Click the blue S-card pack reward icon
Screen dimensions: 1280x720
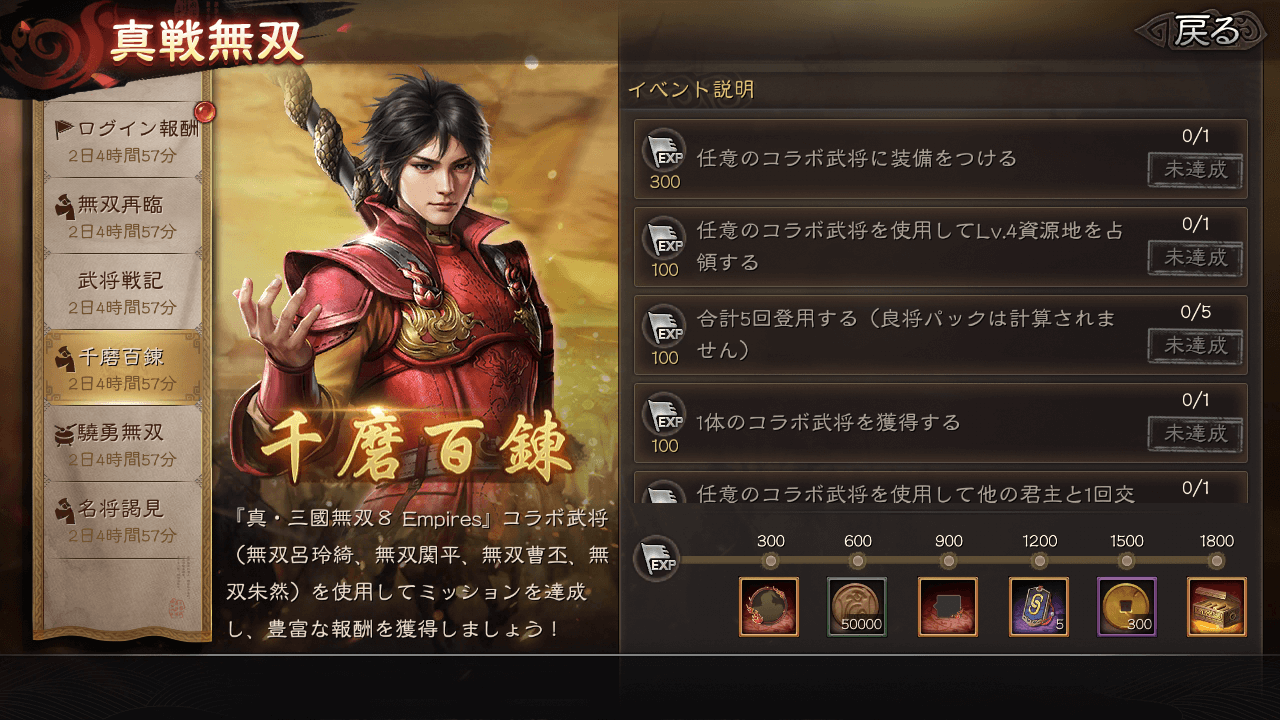click(x=1038, y=607)
